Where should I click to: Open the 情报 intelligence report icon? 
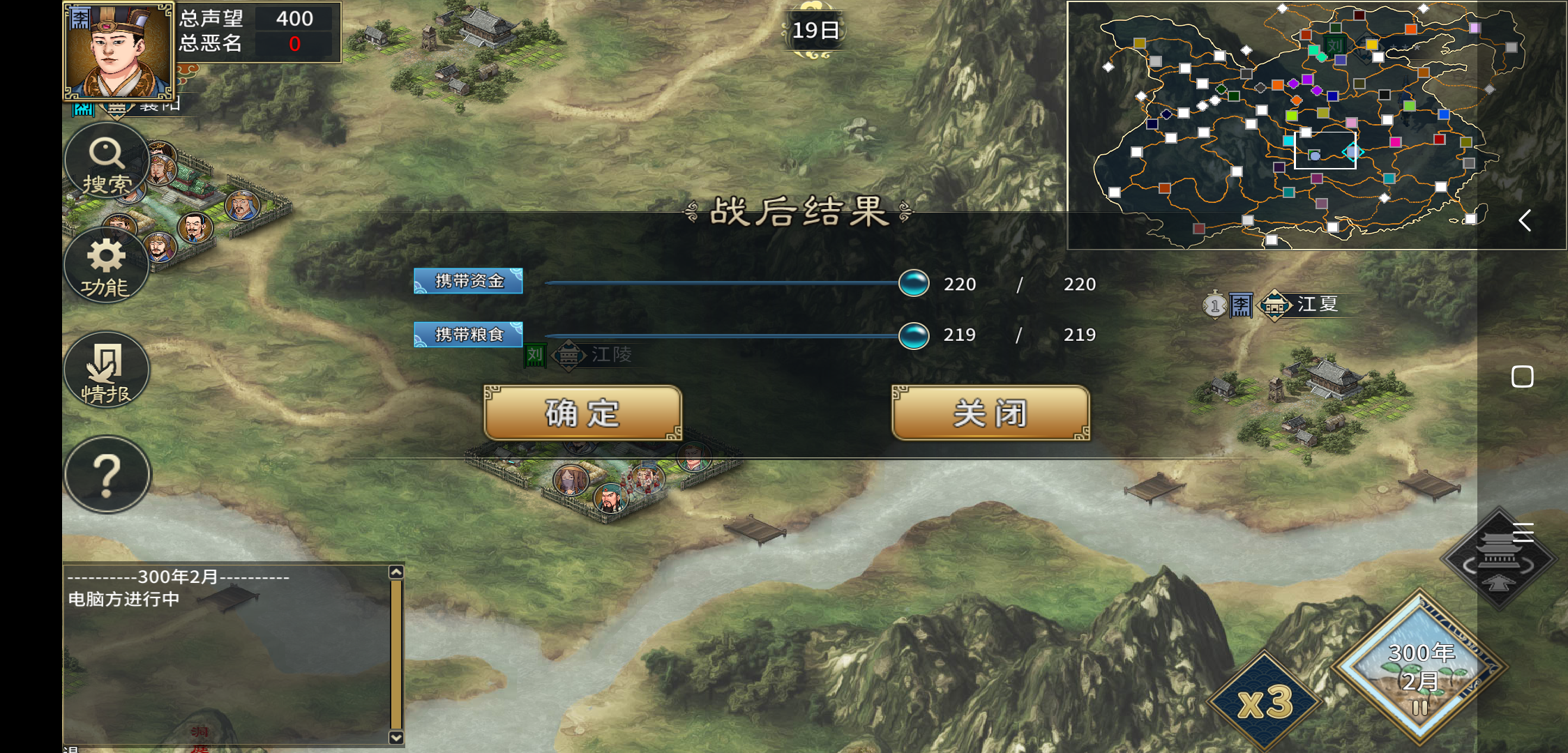(x=106, y=370)
